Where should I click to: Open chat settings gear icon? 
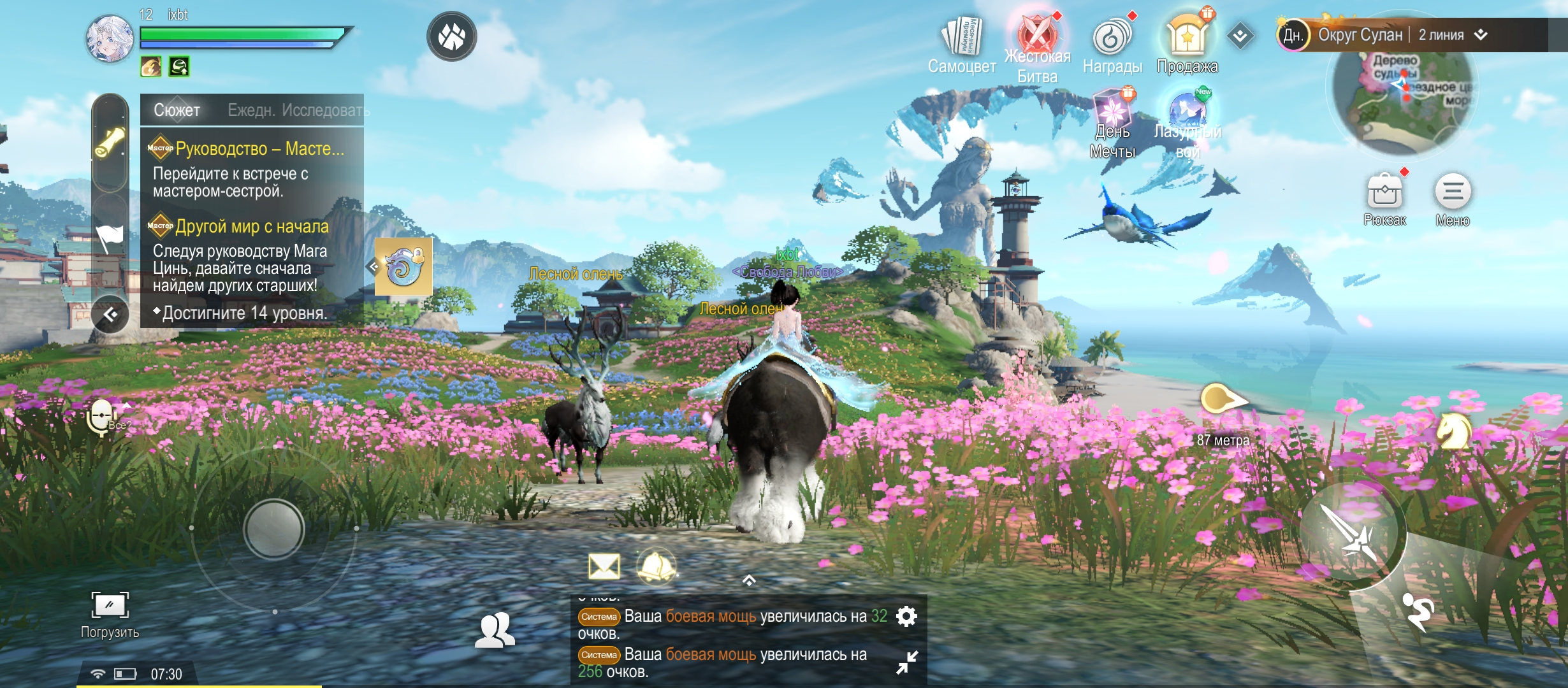[x=906, y=616]
